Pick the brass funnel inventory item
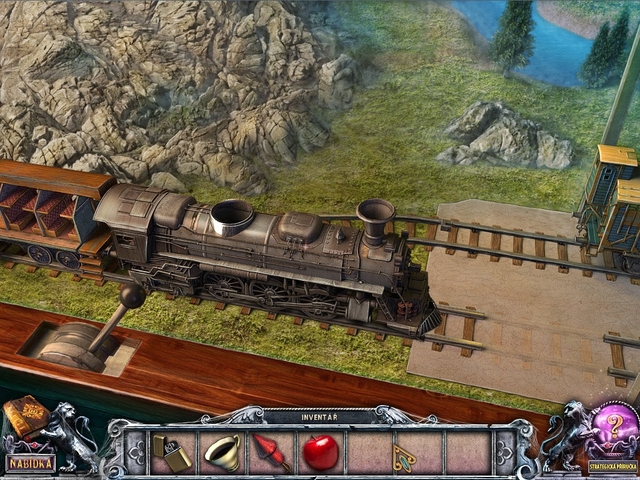The width and height of the screenshot is (640, 480). [221, 452]
